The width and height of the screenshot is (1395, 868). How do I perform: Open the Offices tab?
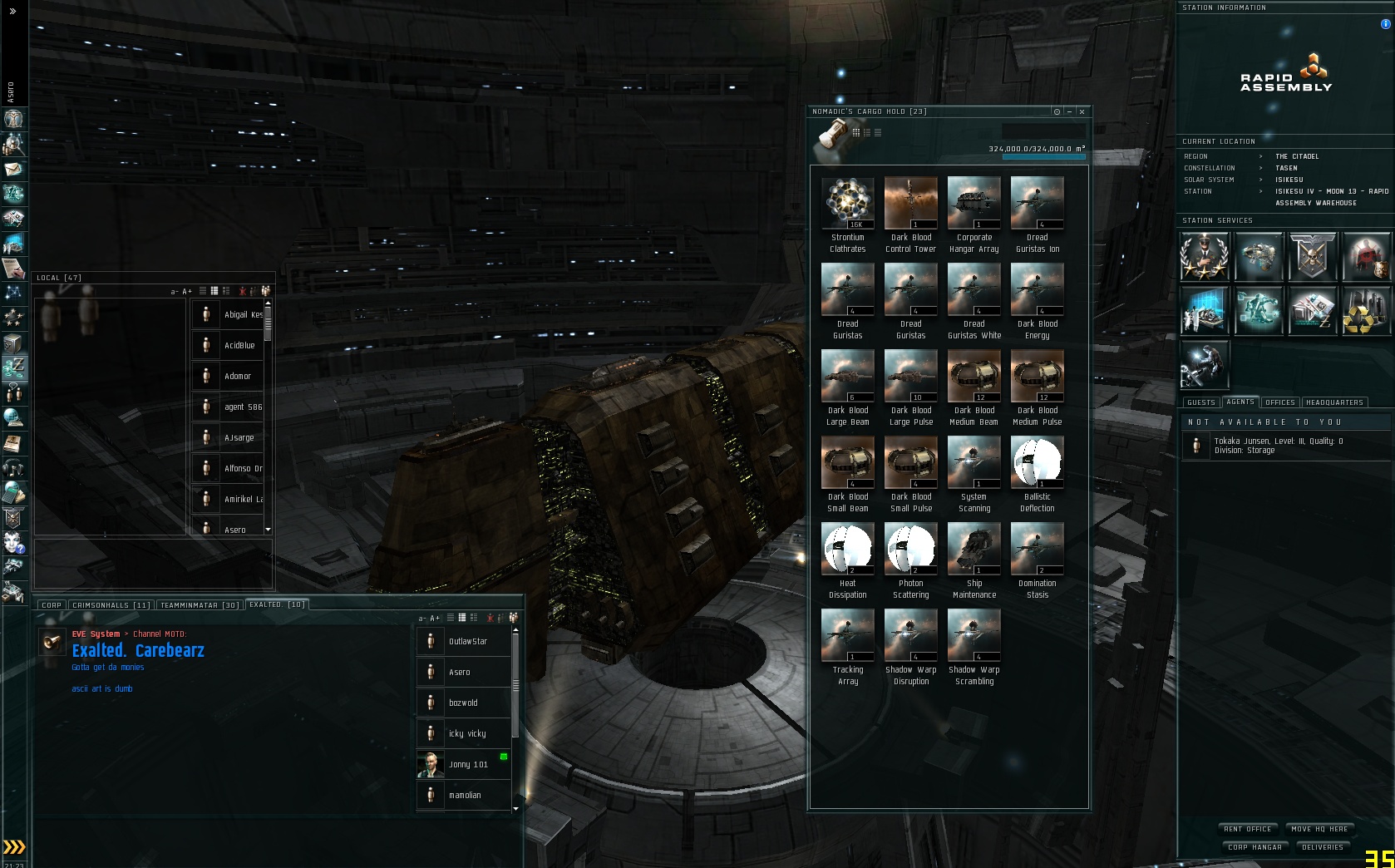click(x=1279, y=402)
